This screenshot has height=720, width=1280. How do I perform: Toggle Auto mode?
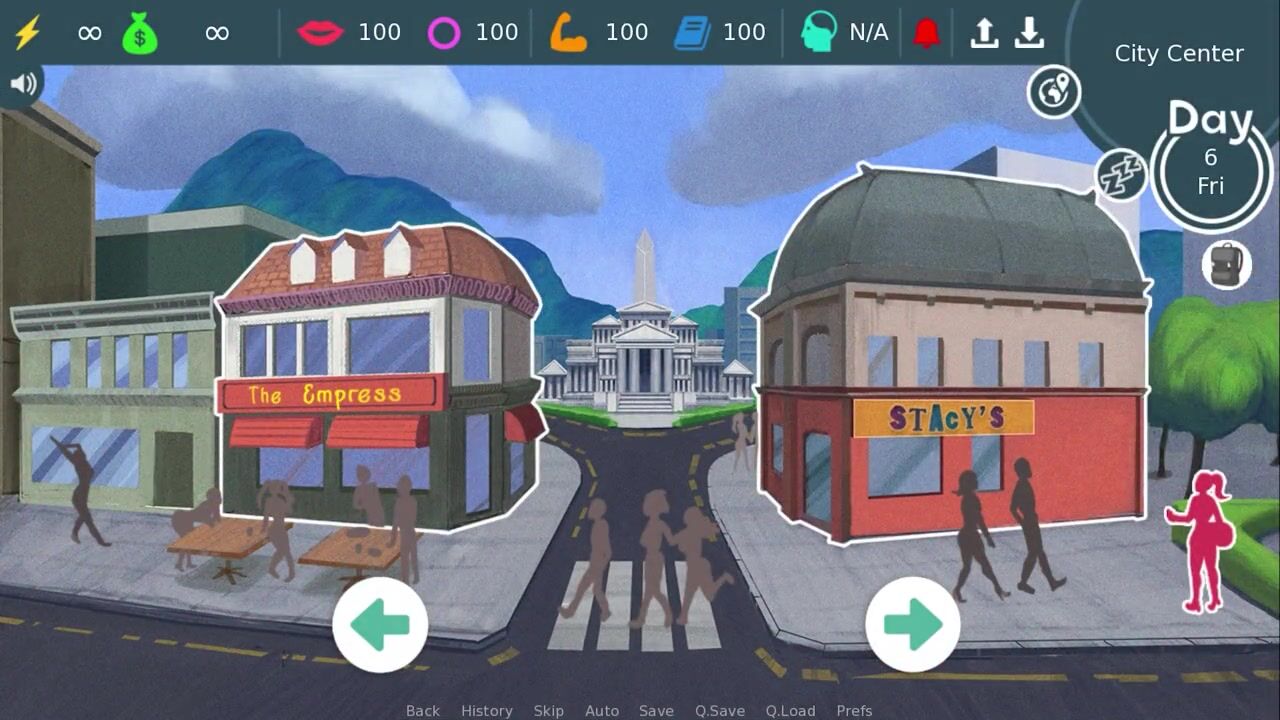[601, 710]
